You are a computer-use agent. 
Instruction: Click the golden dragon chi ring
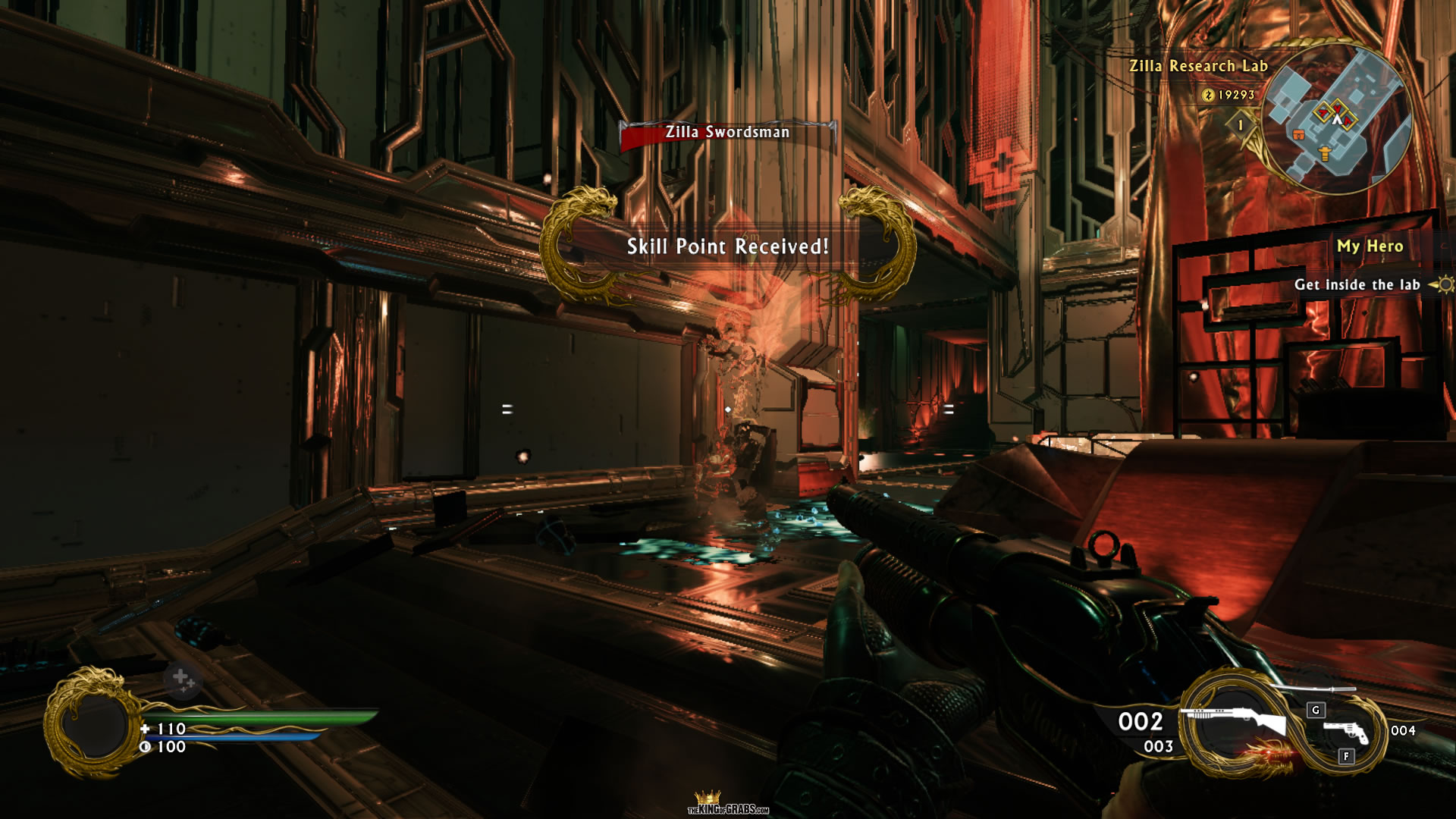[x=91, y=724]
